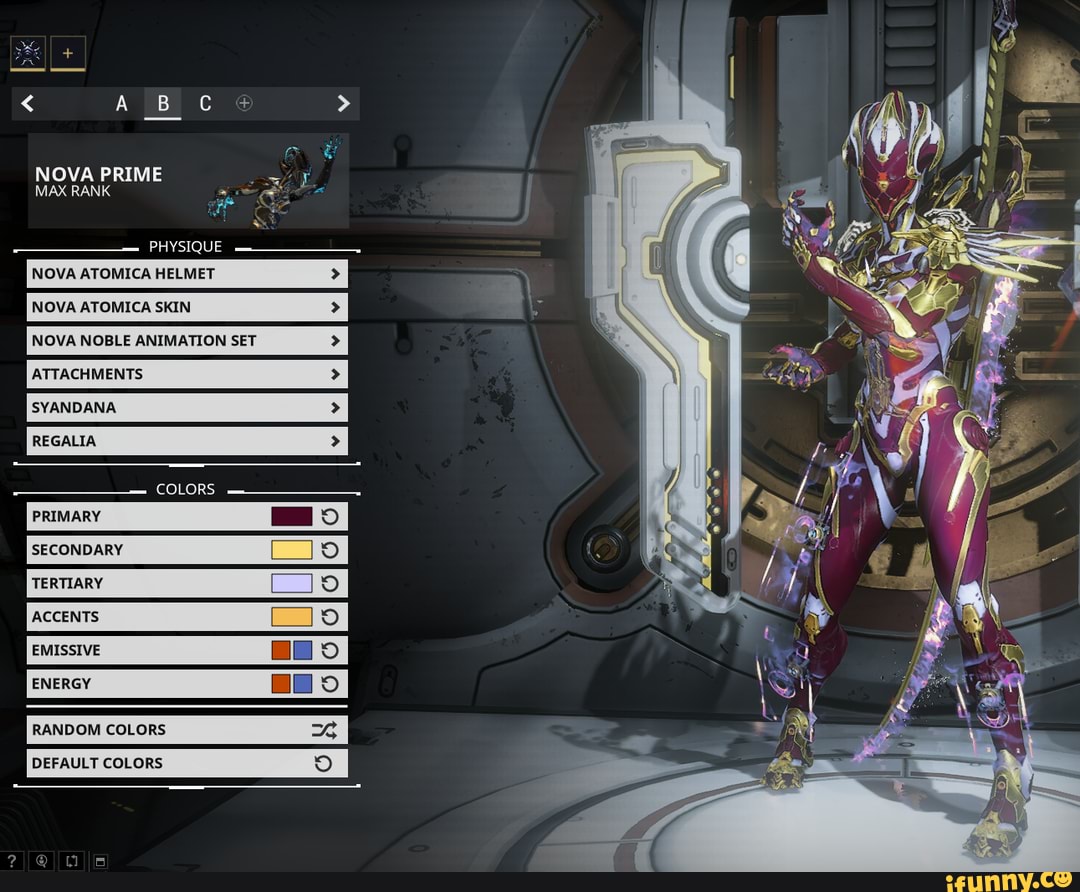Choose the Nova Noble Animation Set entry
The width and height of the screenshot is (1080, 892).
click(187, 341)
